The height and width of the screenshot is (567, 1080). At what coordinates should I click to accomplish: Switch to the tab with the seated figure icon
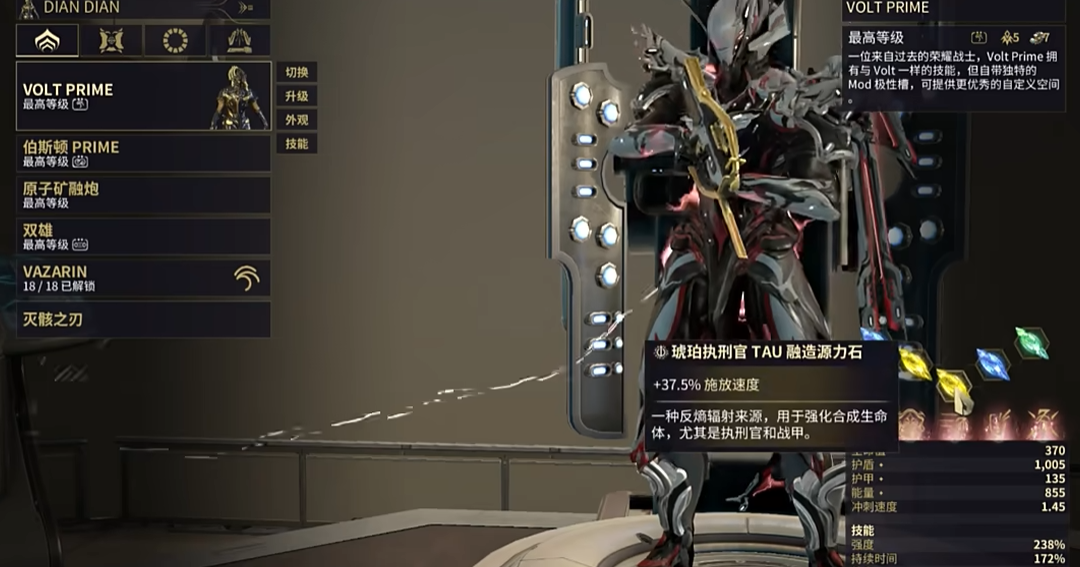point(239,41)
